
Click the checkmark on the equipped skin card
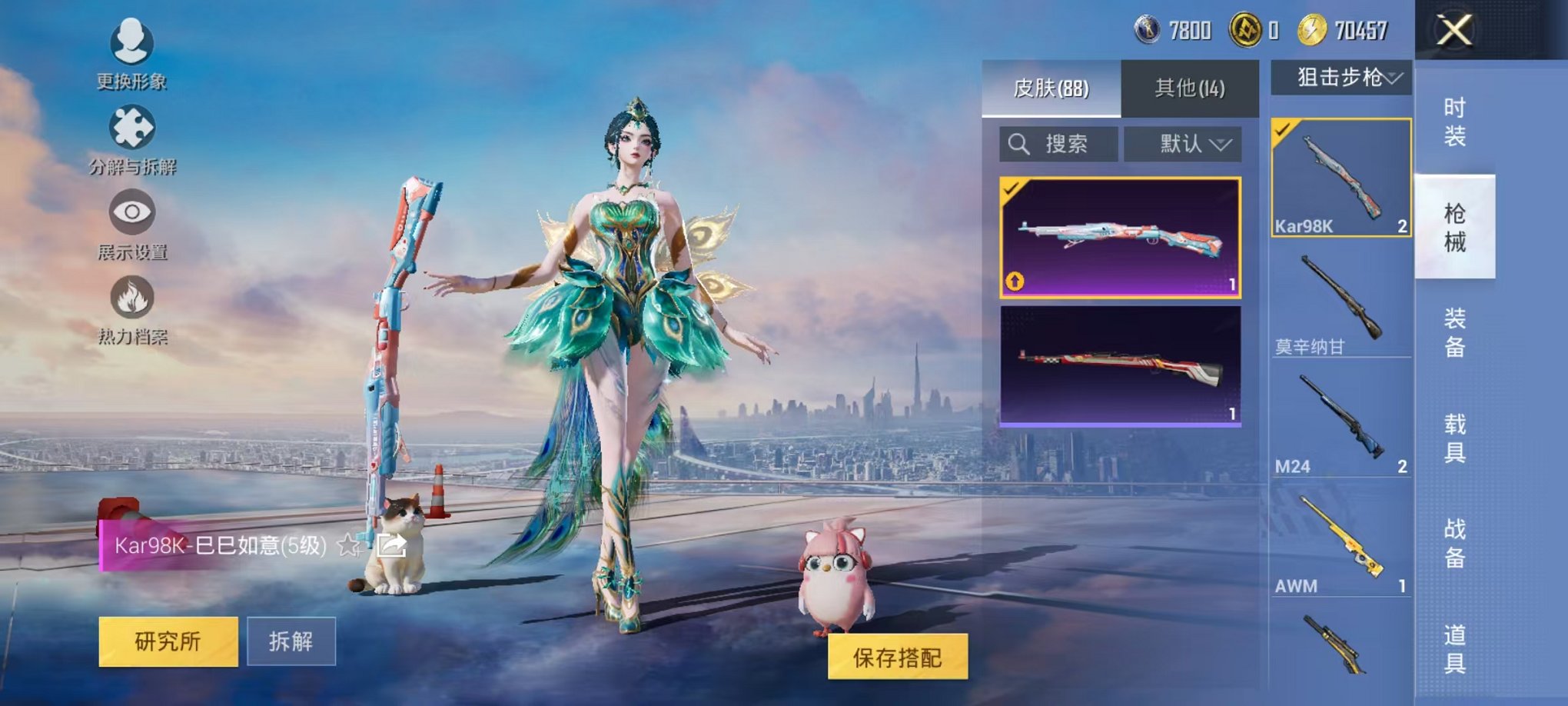1012,190
